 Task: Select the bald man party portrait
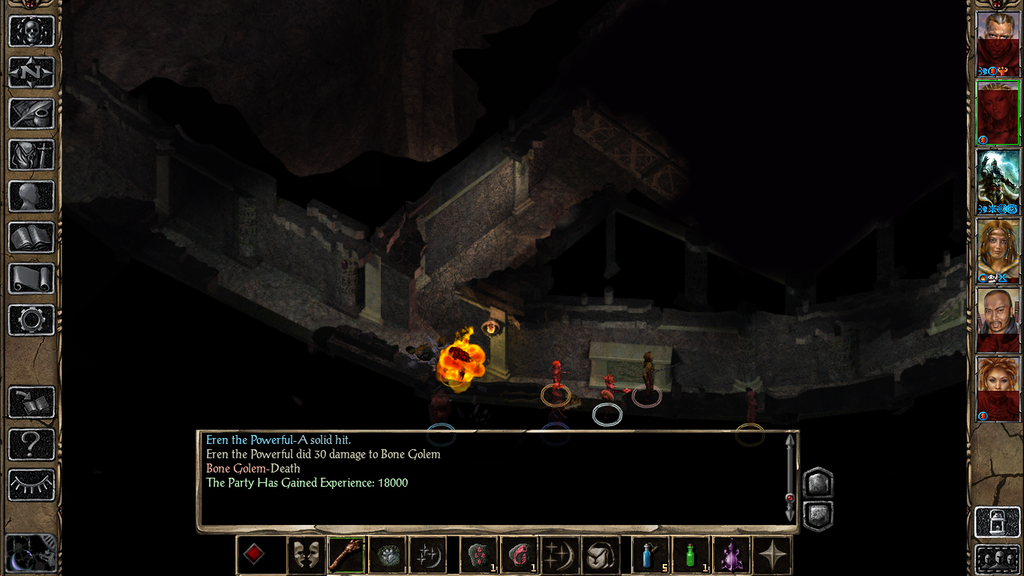click(998, 318)
